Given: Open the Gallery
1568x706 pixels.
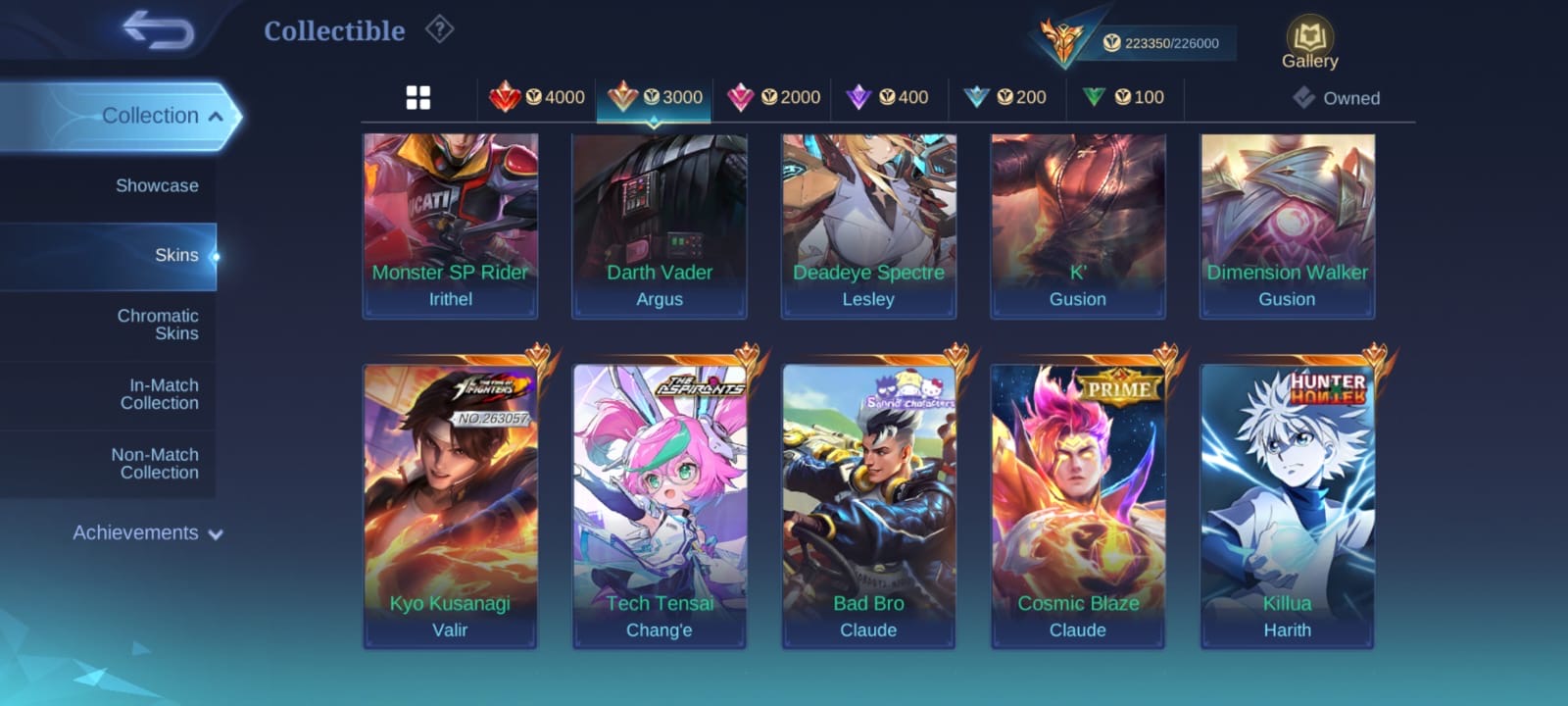Looking at the screenshot, I should pyautogui.click(x=1309, y=44).
